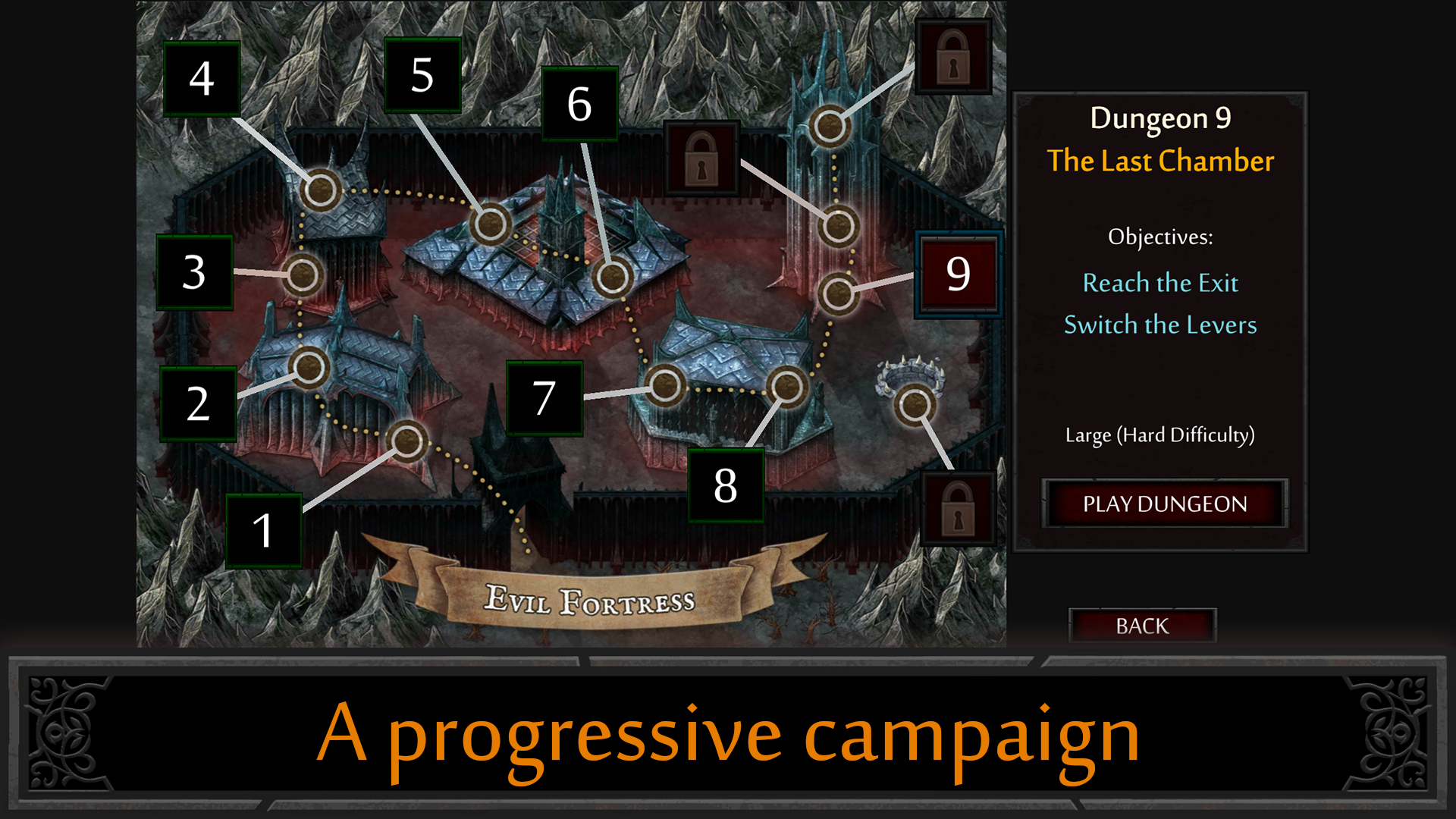Click the Switch the Levers objective

pyautogui.click(x=1160, y=325)
